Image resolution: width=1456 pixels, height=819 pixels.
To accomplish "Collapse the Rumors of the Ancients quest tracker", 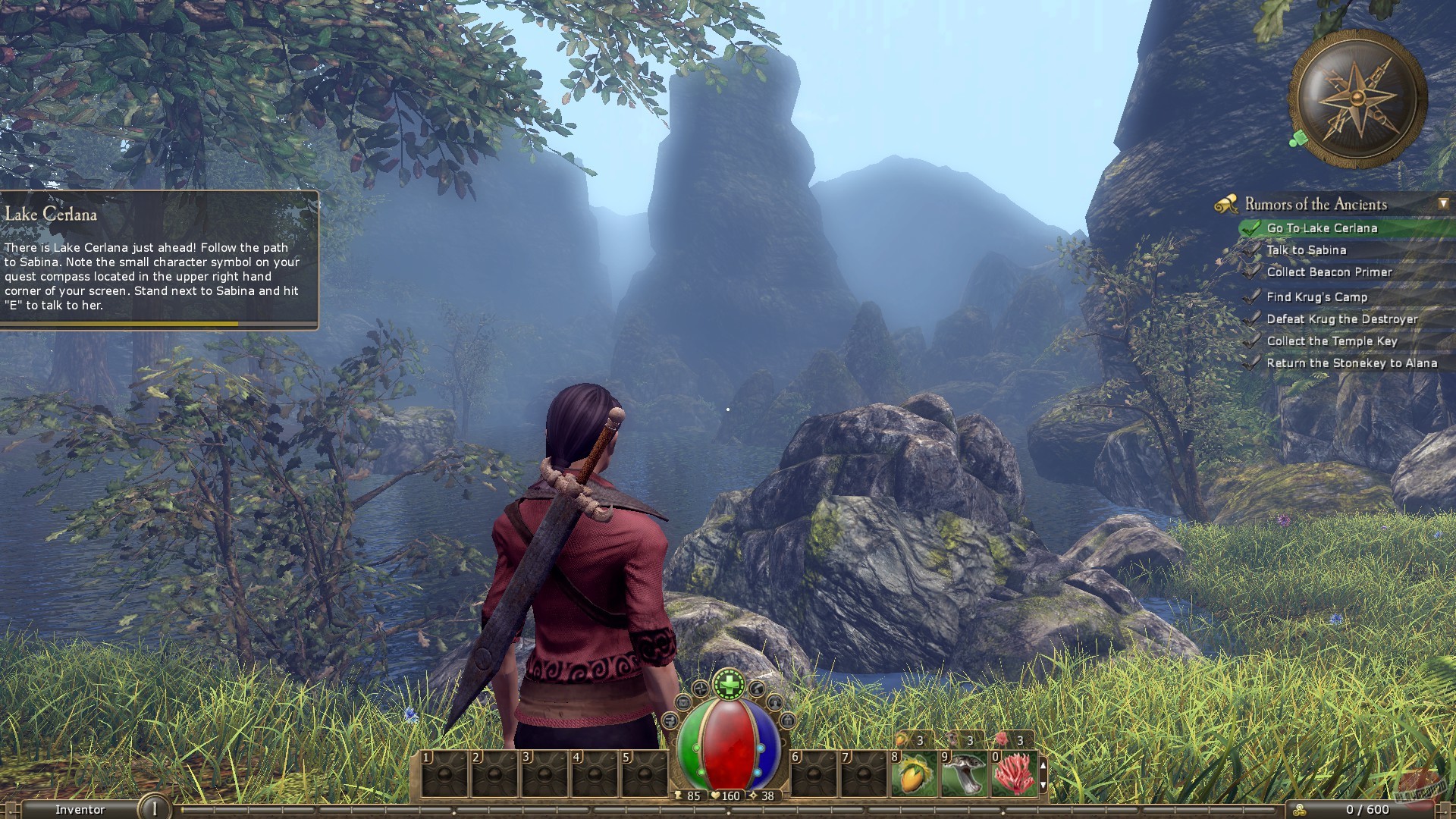I will tap(1442, 202).
